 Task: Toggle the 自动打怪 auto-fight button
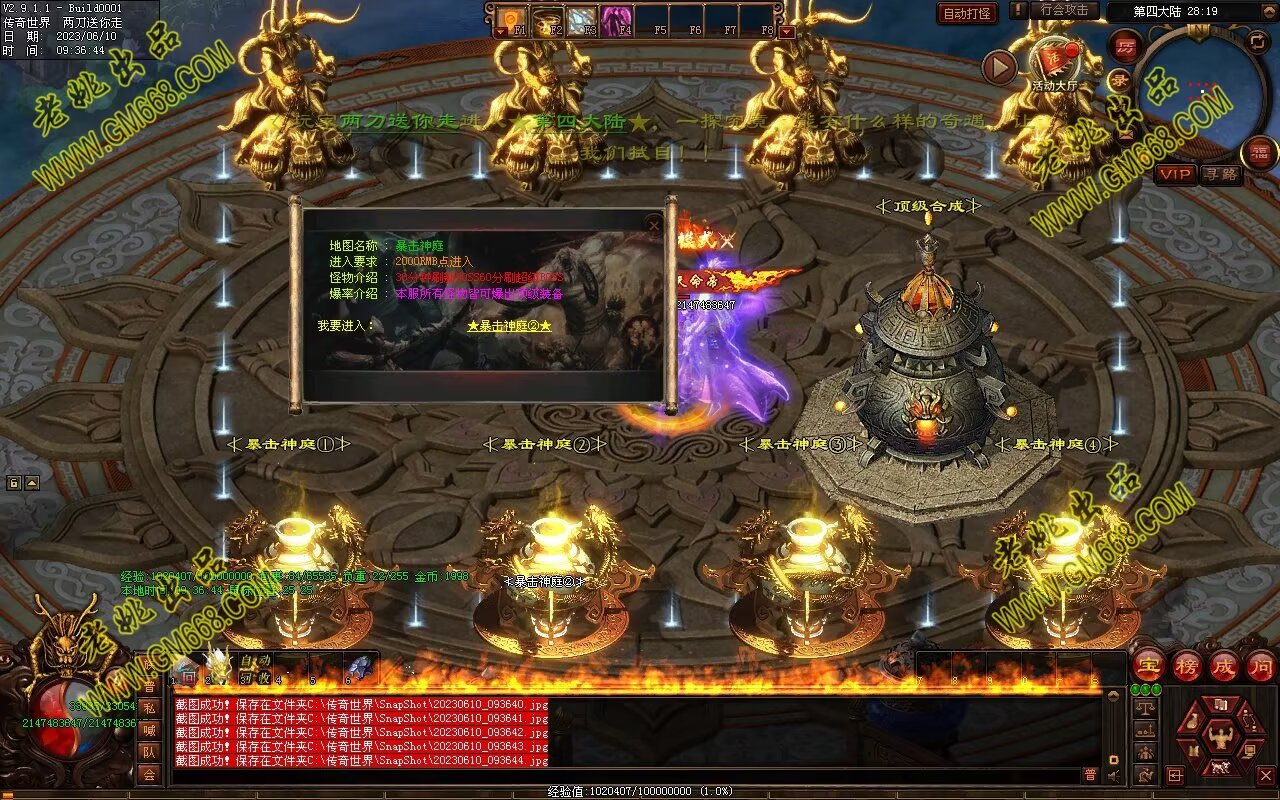[x=967, y=13]
